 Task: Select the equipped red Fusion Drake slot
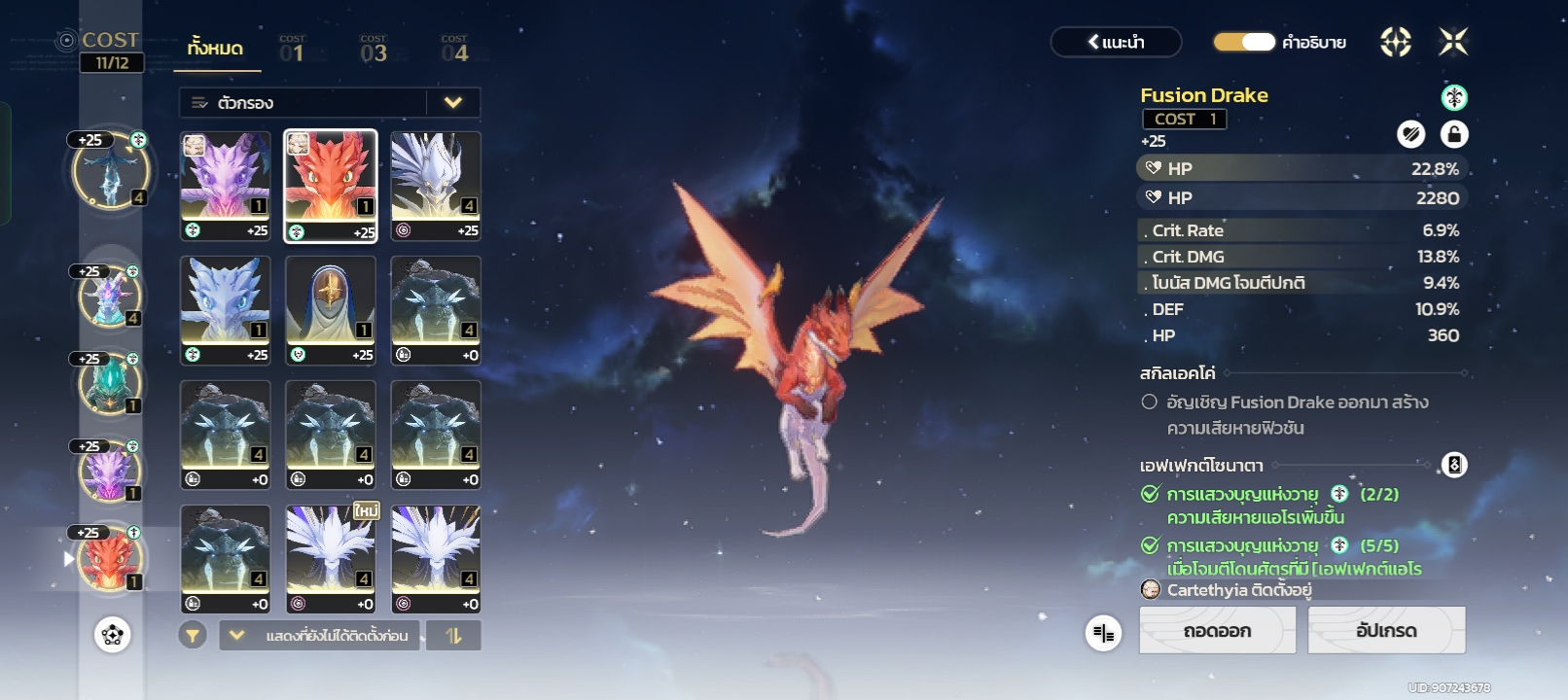click(110, 560)
